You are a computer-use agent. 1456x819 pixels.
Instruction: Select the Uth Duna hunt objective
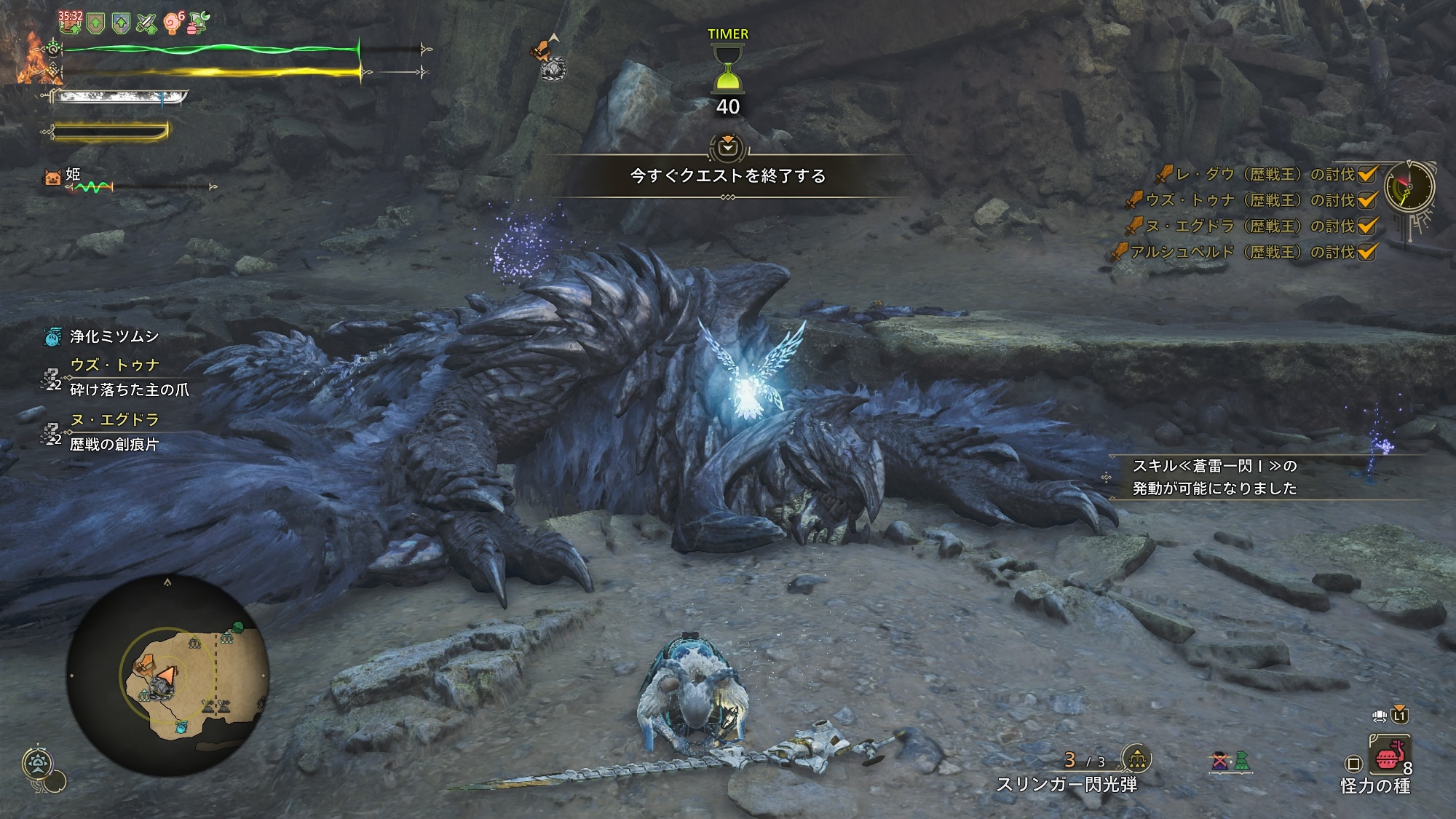1249,200
